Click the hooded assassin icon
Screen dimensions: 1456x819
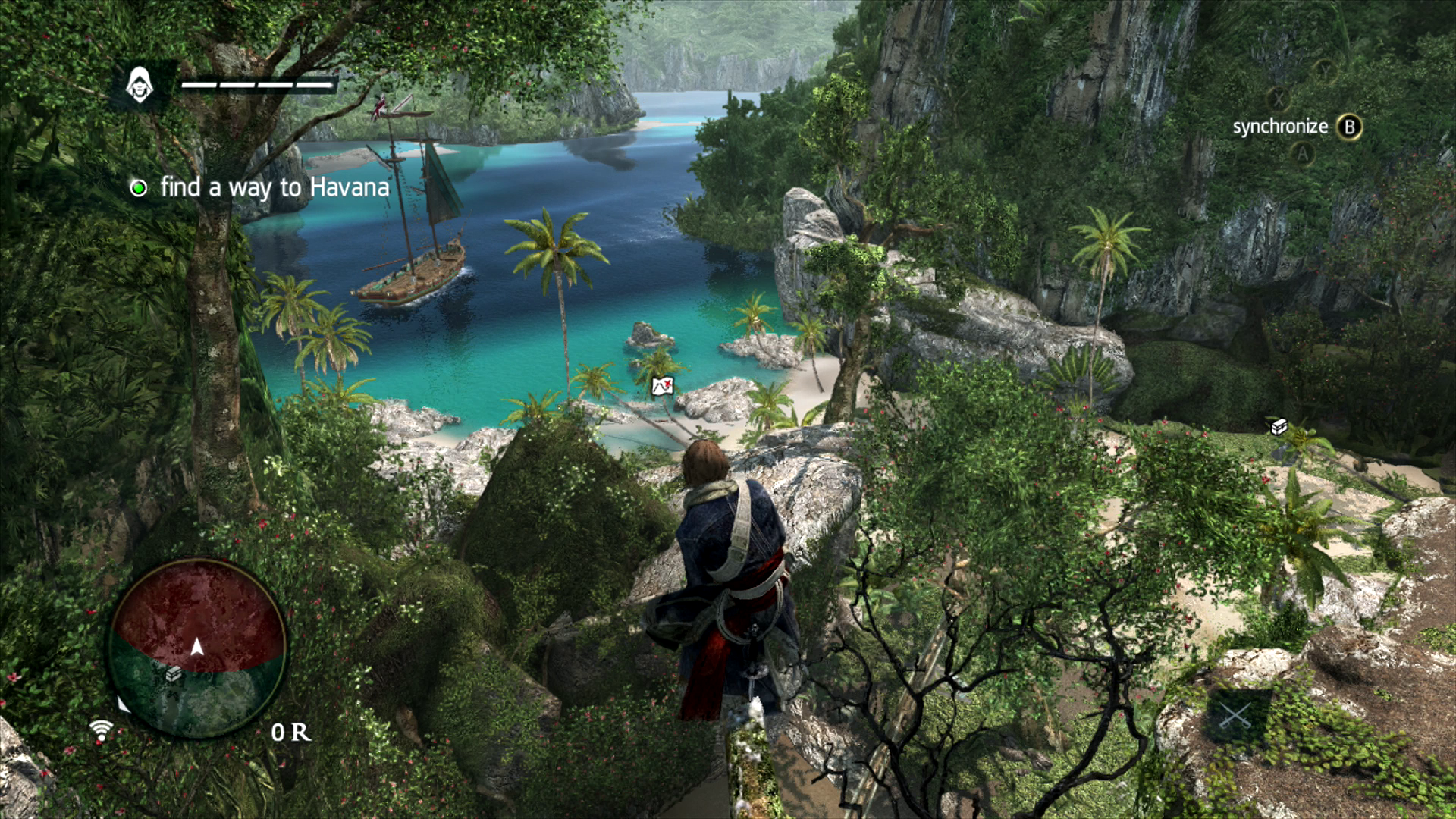pos(140,85)
